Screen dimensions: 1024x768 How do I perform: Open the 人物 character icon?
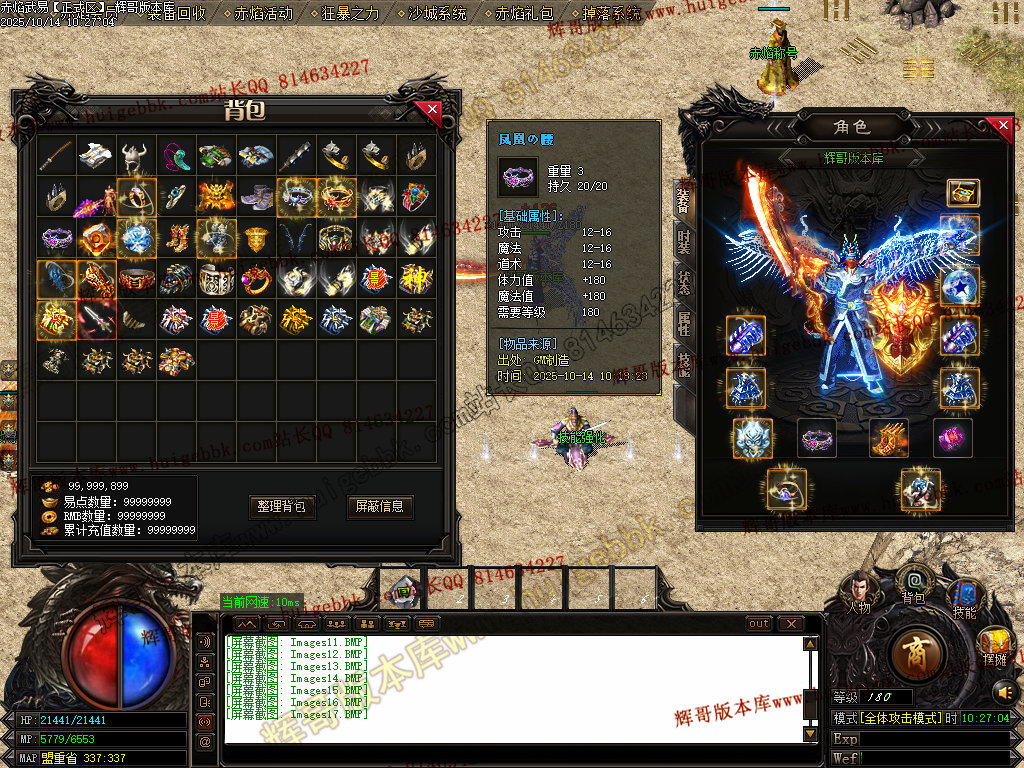(859, 590)
